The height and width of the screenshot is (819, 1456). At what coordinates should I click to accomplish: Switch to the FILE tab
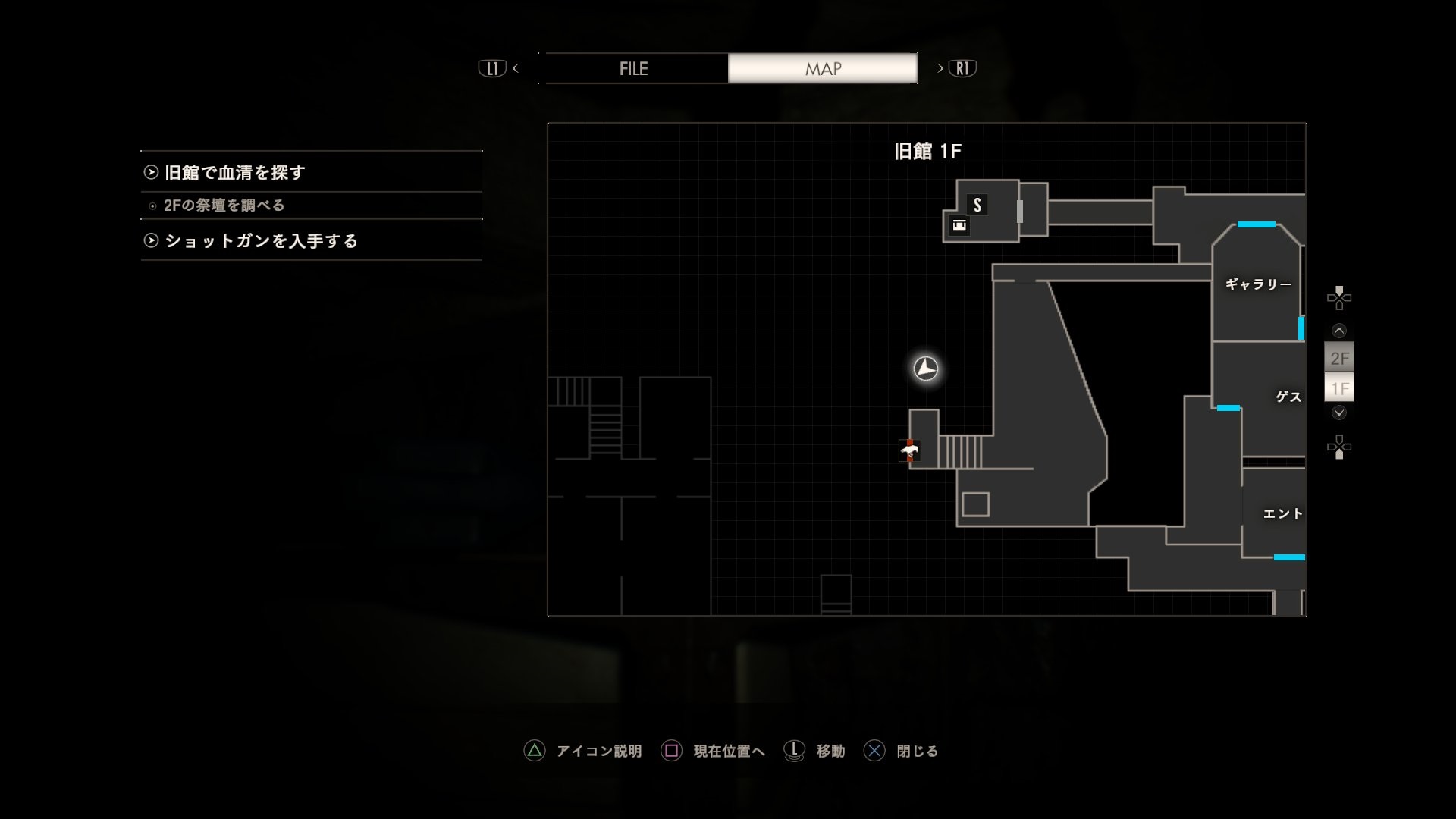click(634, 68)
